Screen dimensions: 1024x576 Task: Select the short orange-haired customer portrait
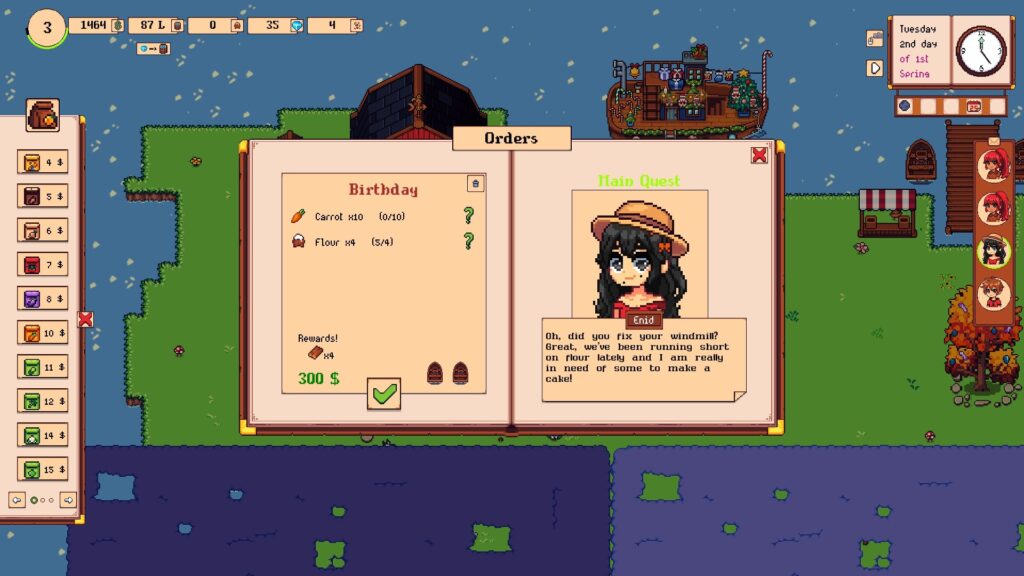[993, 294]
